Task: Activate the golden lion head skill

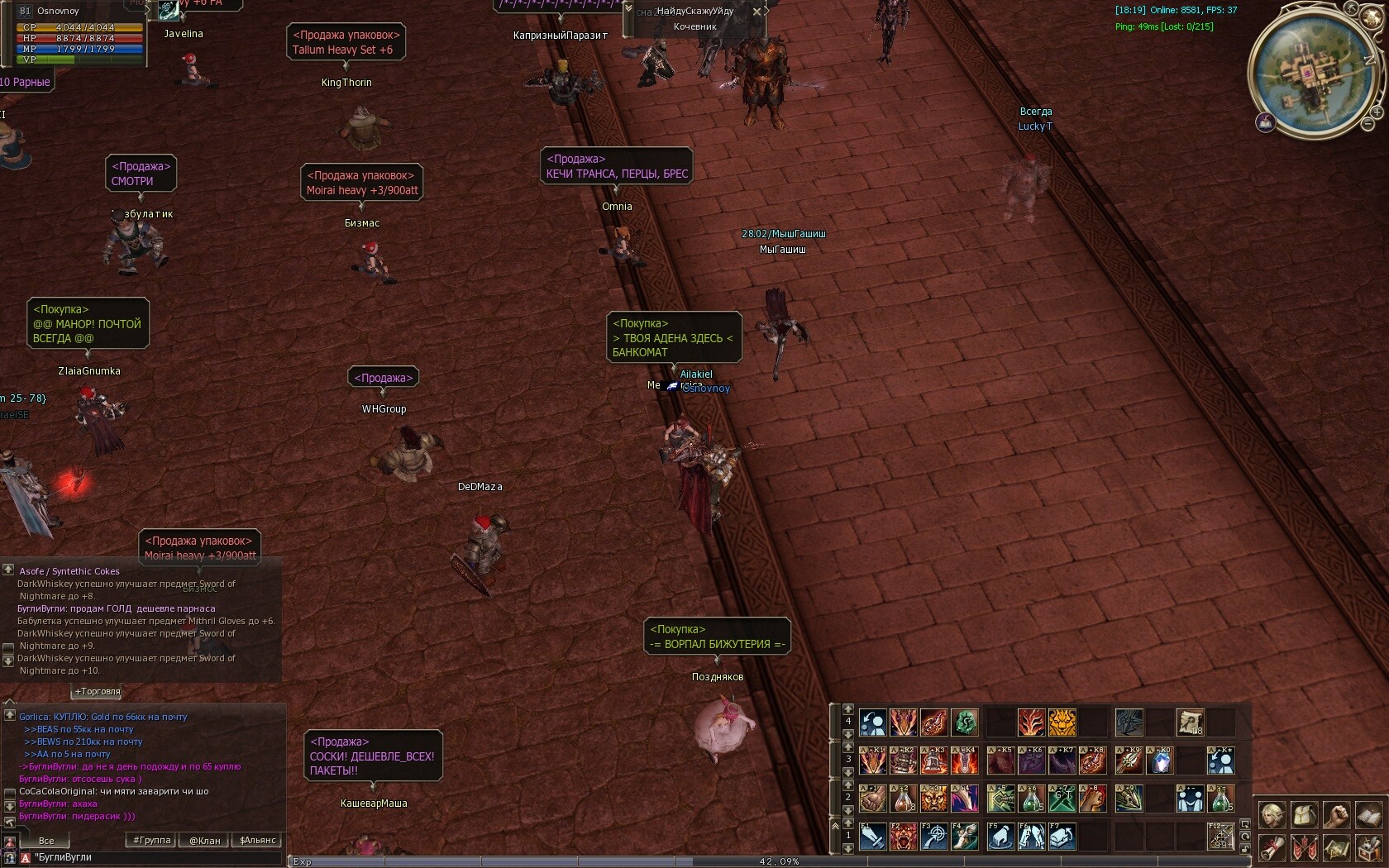Action: 1062,723
